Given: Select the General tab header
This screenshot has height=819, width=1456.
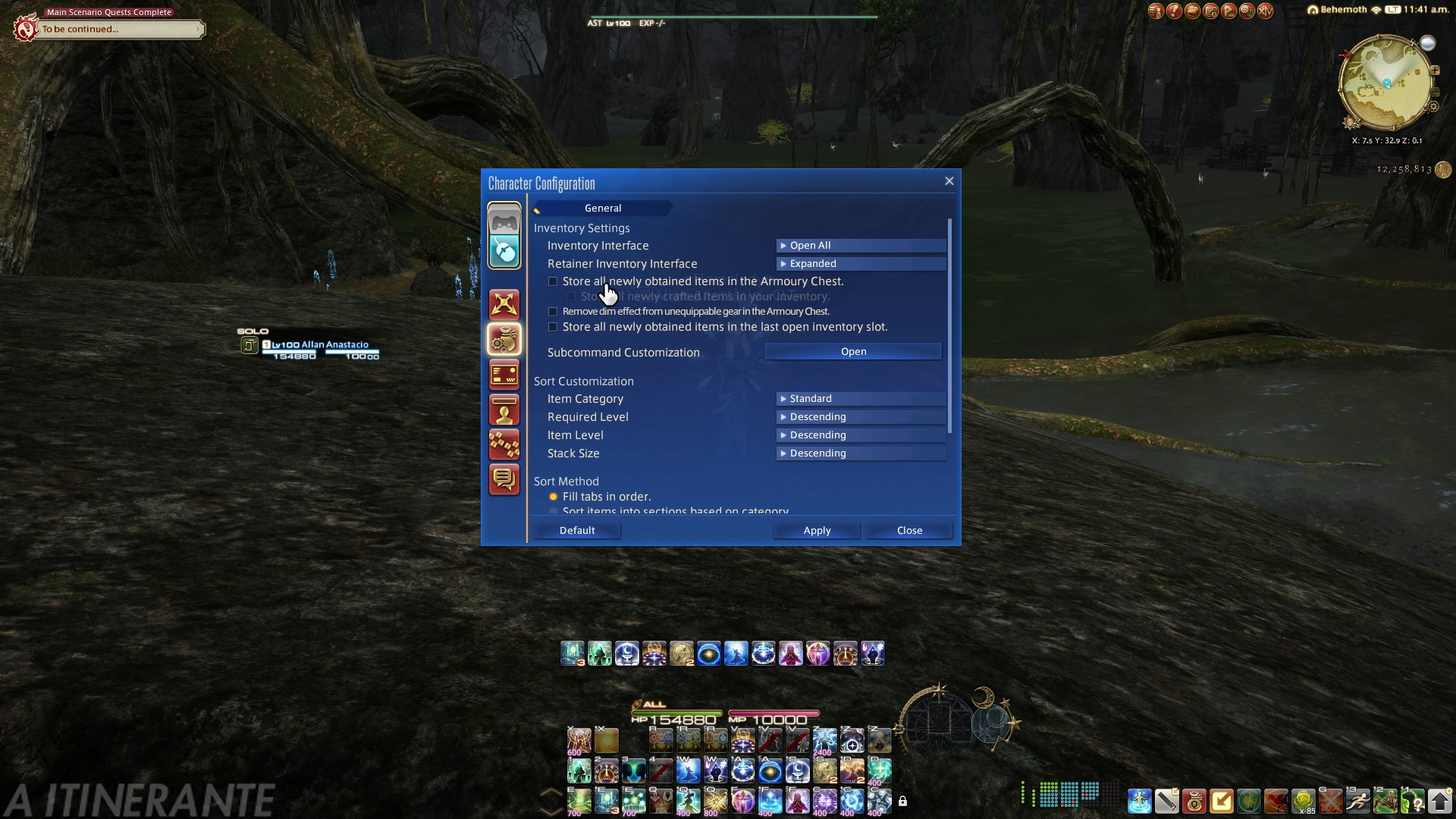Looking at the screenshot, I should pos(603,209).
